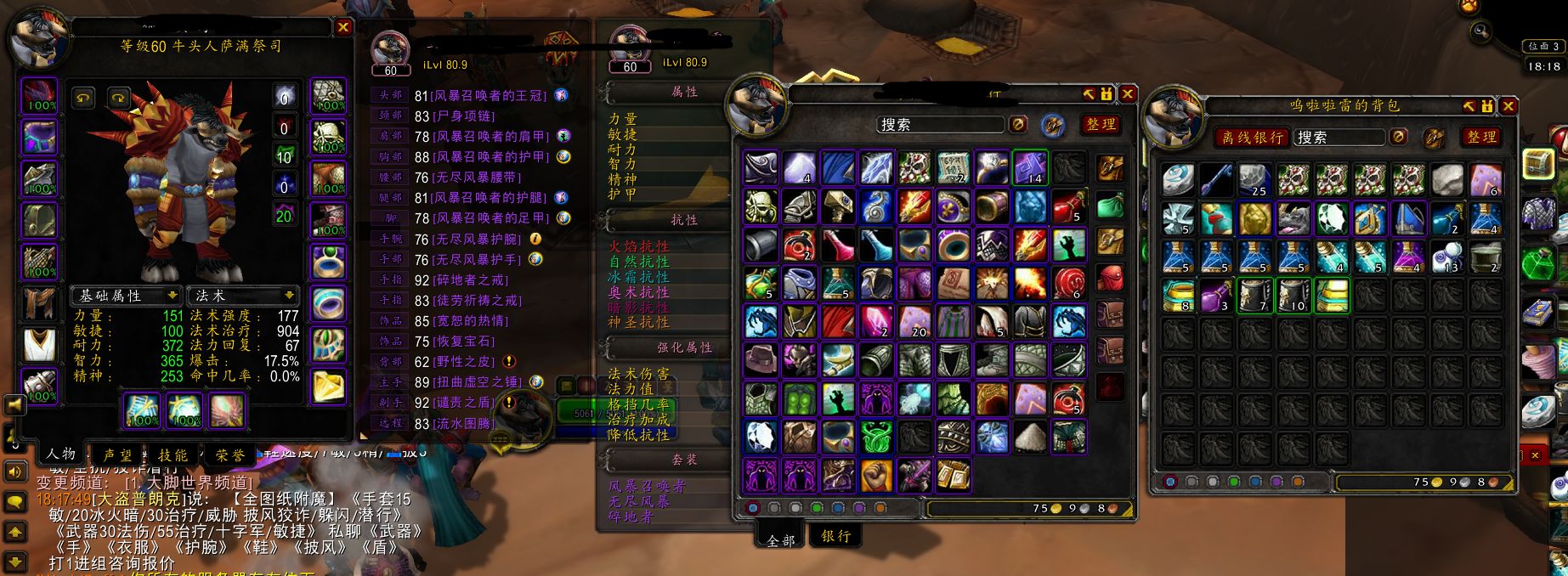Switch to the 声望 reputation tab

[117, 455]
